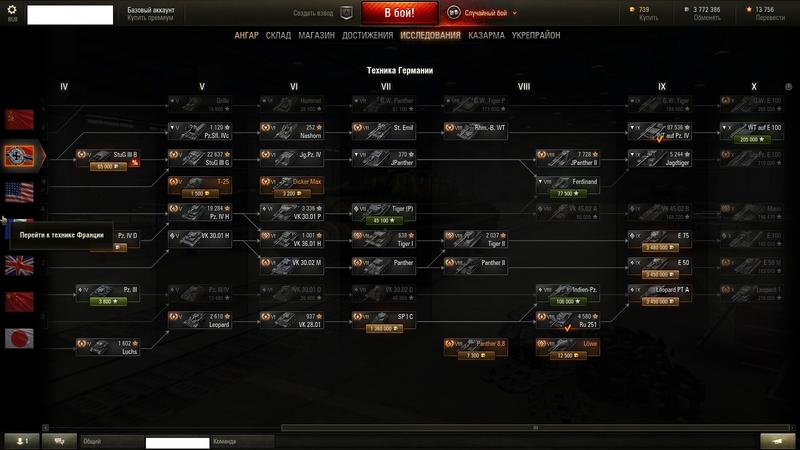This screenshot has width=800, height=450.
Task: Click Купить премиум under account name
Action: 151,18
